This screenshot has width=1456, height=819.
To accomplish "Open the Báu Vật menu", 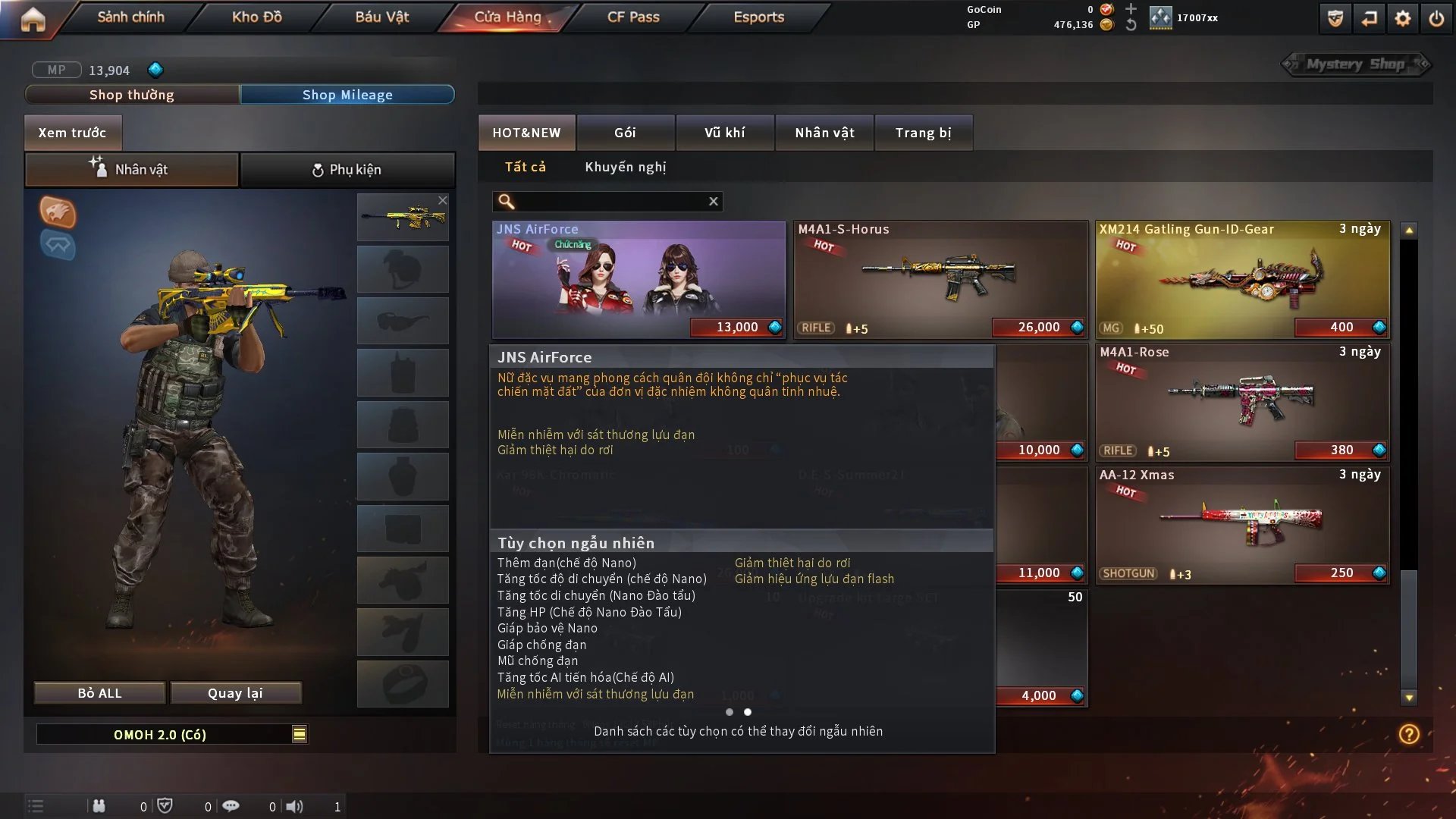I will click(x=381, y=17).
